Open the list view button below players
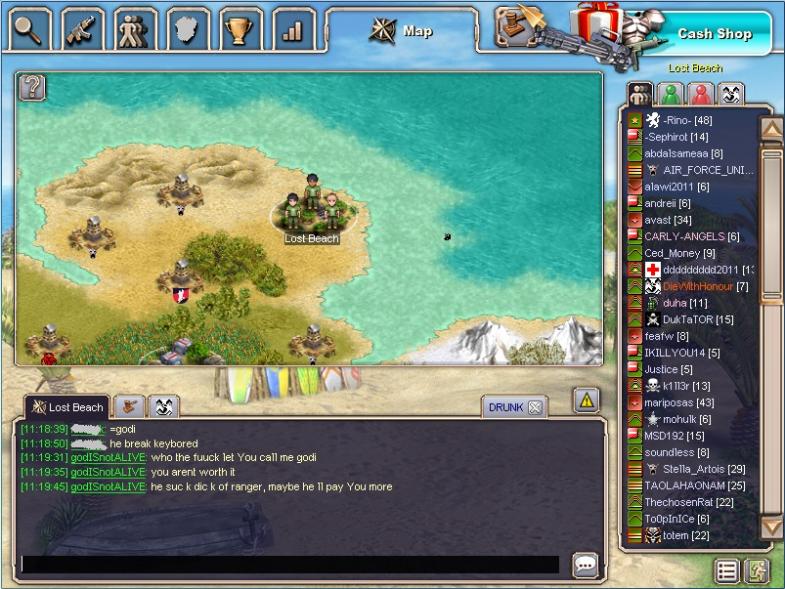This screenshot has width=785, height=589. pos(727,571)
